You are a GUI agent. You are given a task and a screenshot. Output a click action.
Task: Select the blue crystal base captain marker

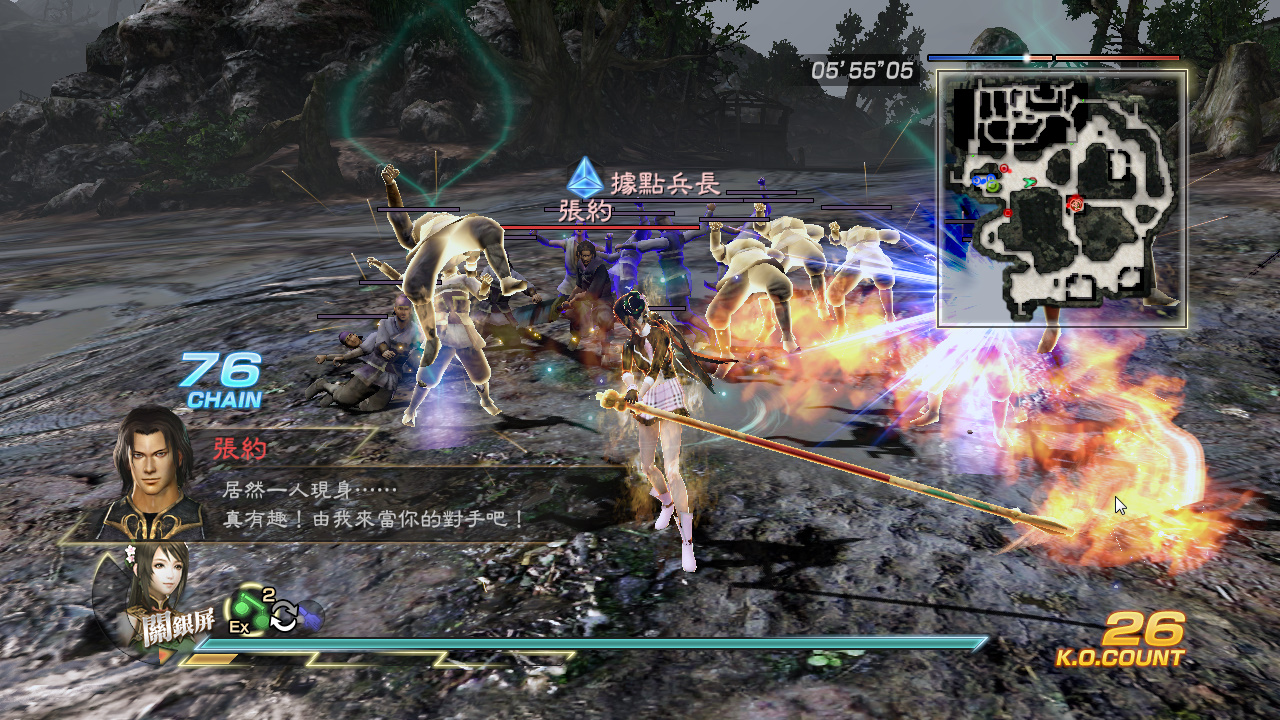click(x=585, y=178)
